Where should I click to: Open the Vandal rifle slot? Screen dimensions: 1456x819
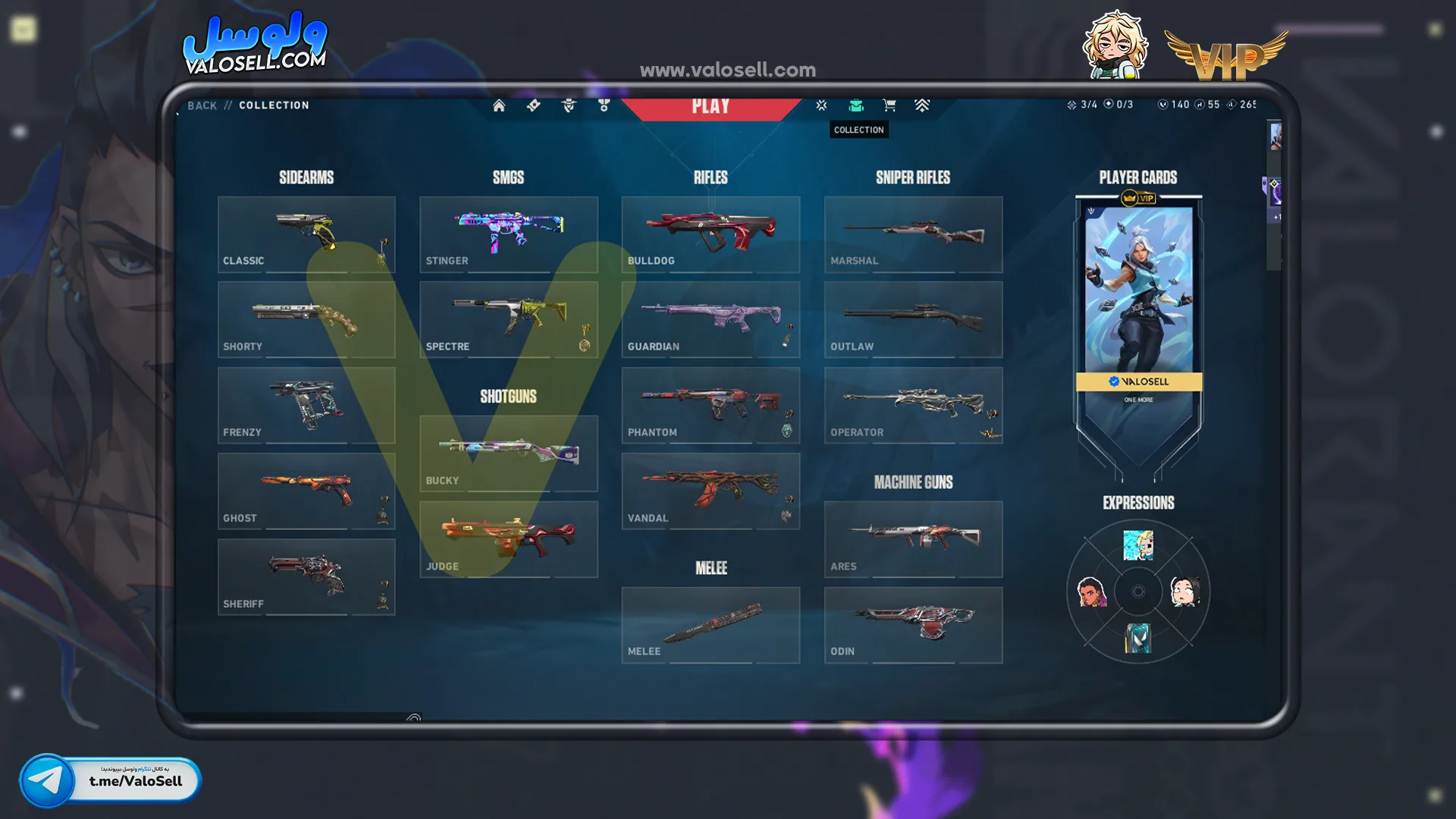(x=711, y=491)
